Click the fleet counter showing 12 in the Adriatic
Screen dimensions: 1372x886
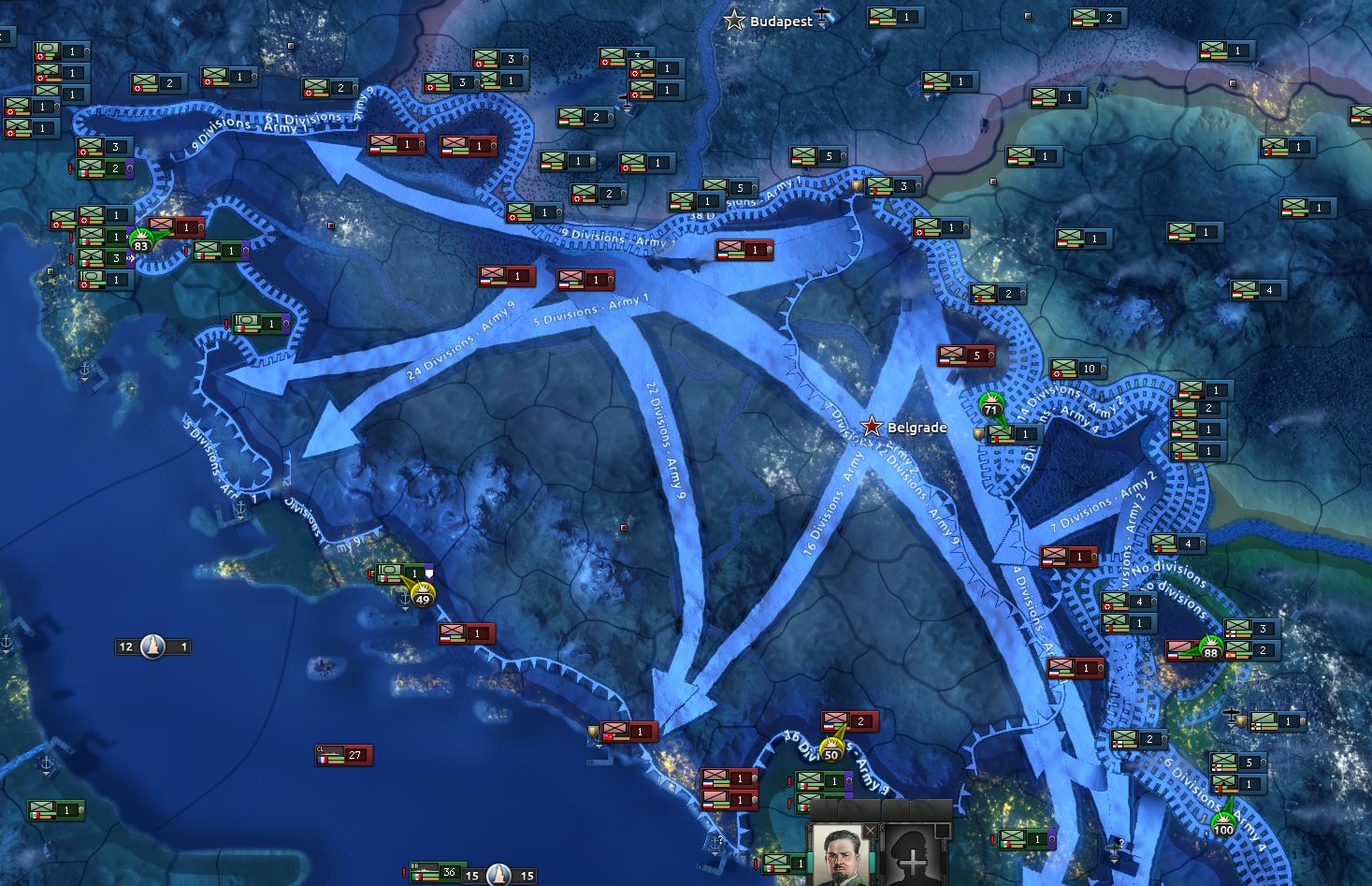[152, 646]
